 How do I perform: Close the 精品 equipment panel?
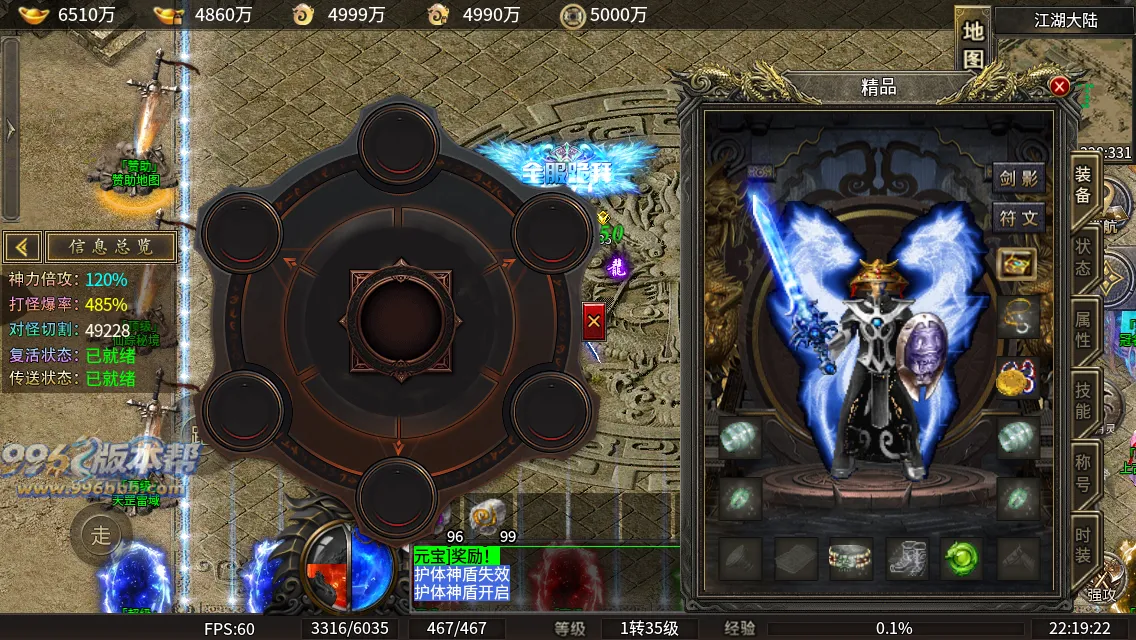[x=1060, y=87]
